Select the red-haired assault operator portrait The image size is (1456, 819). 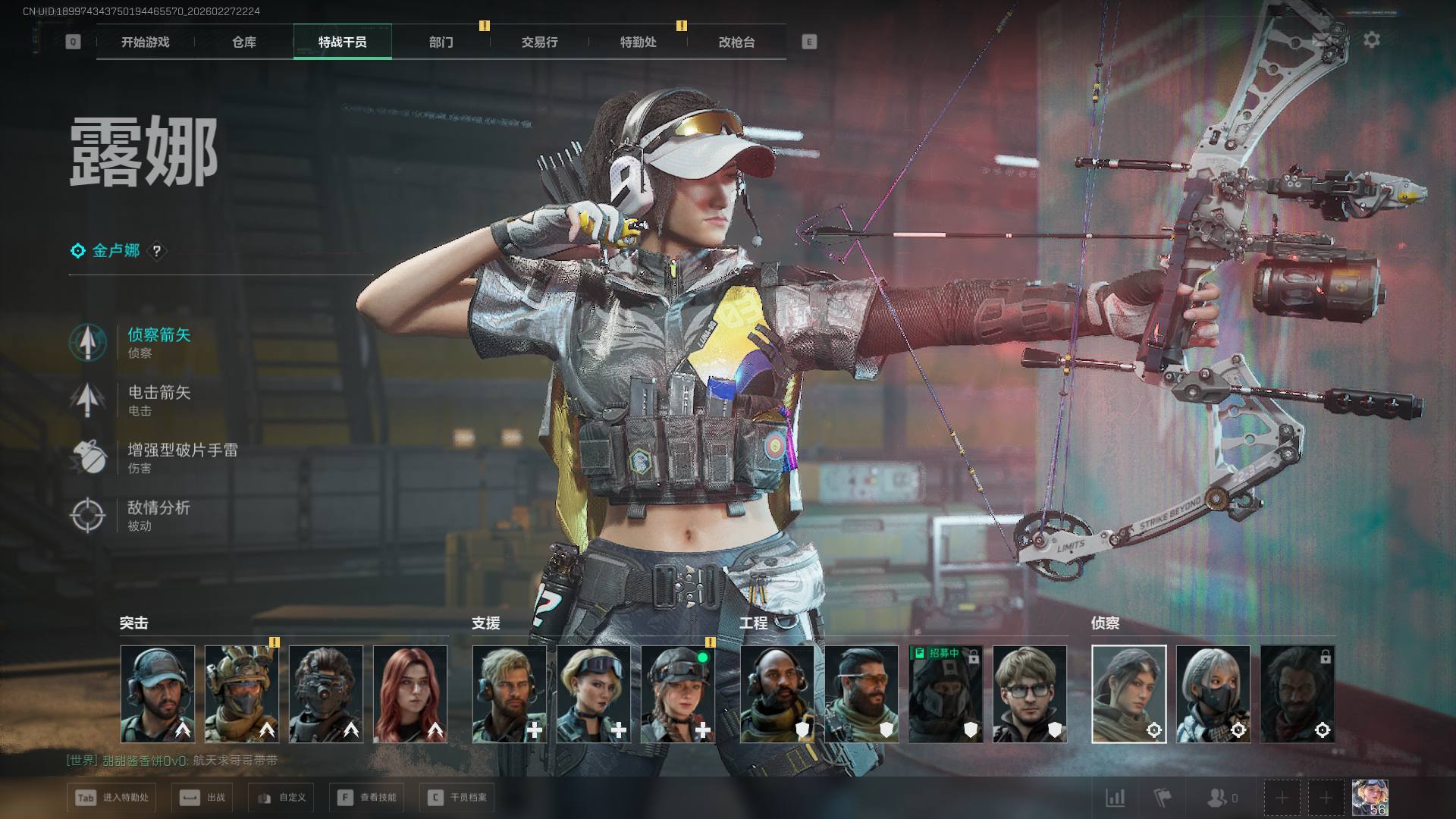pyautogui.click(x=410, y=694)
